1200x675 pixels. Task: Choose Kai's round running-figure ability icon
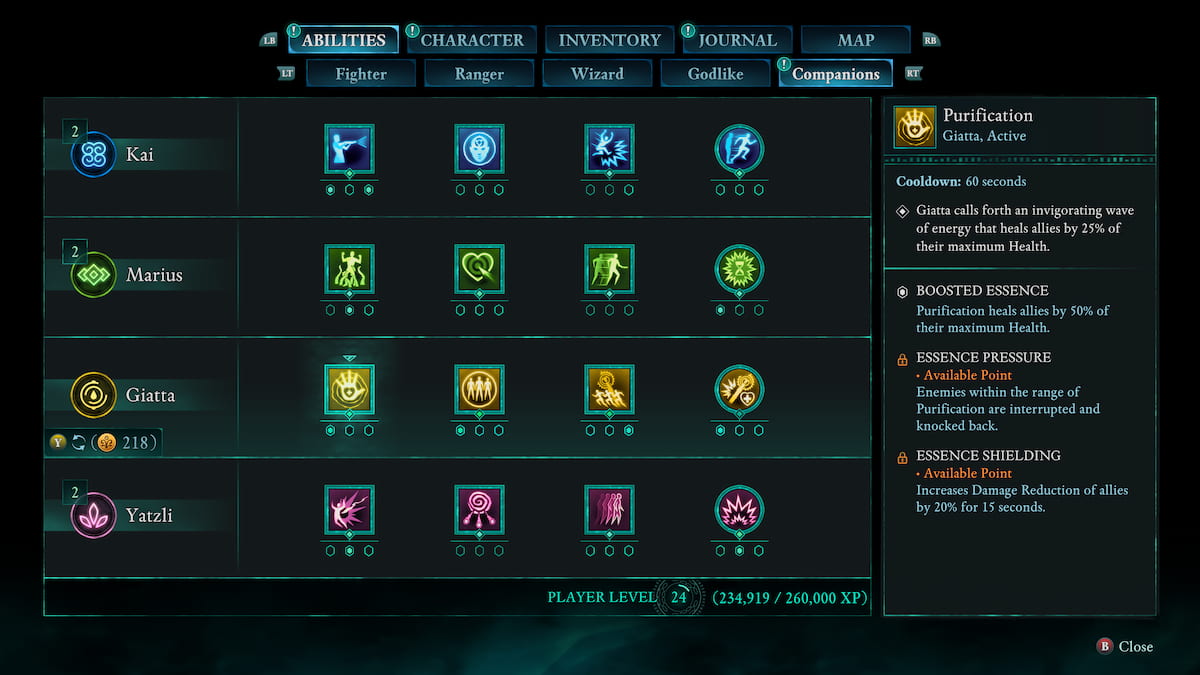click(739, 149)
